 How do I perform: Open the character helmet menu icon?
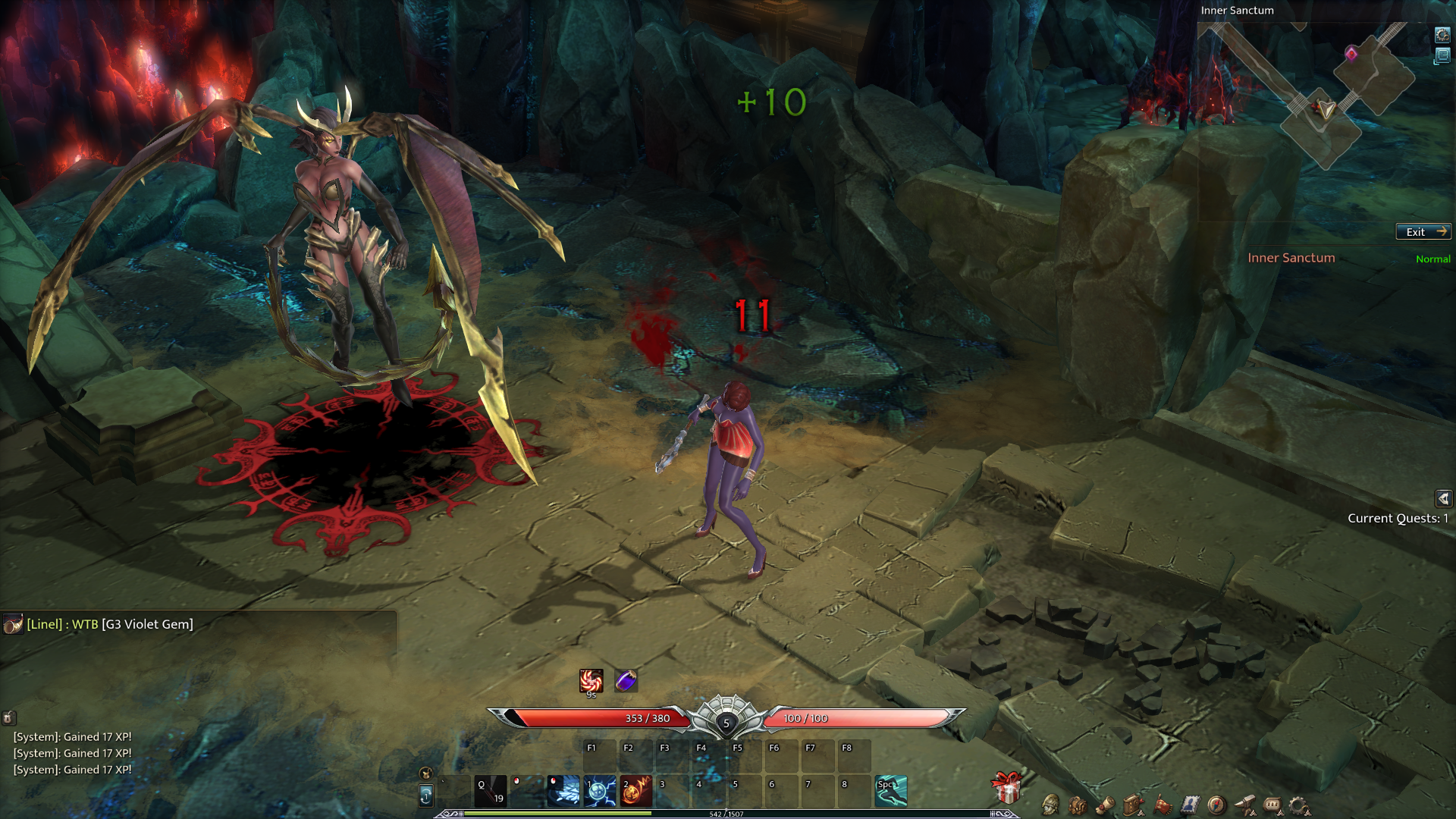tap(1050, 805)
